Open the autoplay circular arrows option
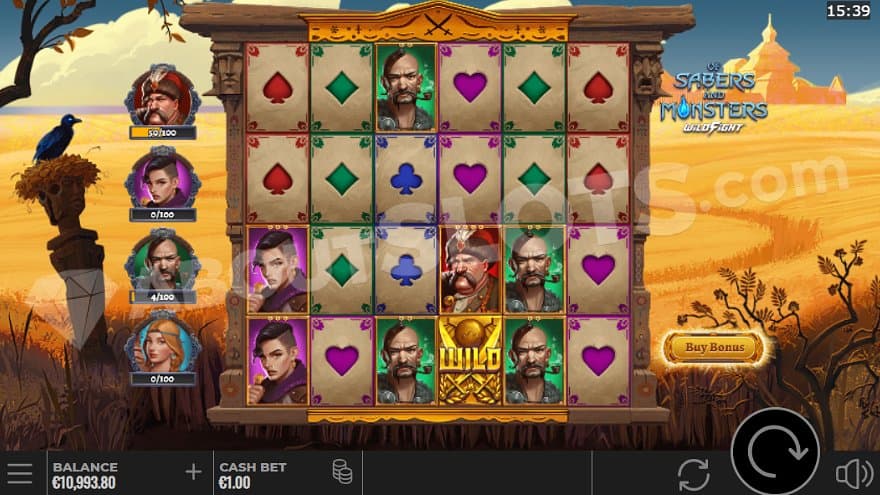Image resolution: width=880 pixels, height=495 pixels. click(693, 473)
